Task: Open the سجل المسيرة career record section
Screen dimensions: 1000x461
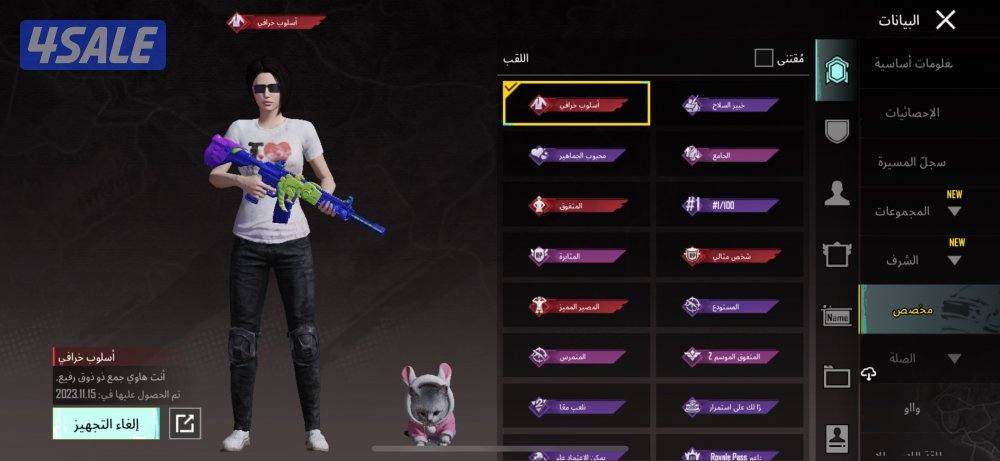Action: [x=911, y=162]
